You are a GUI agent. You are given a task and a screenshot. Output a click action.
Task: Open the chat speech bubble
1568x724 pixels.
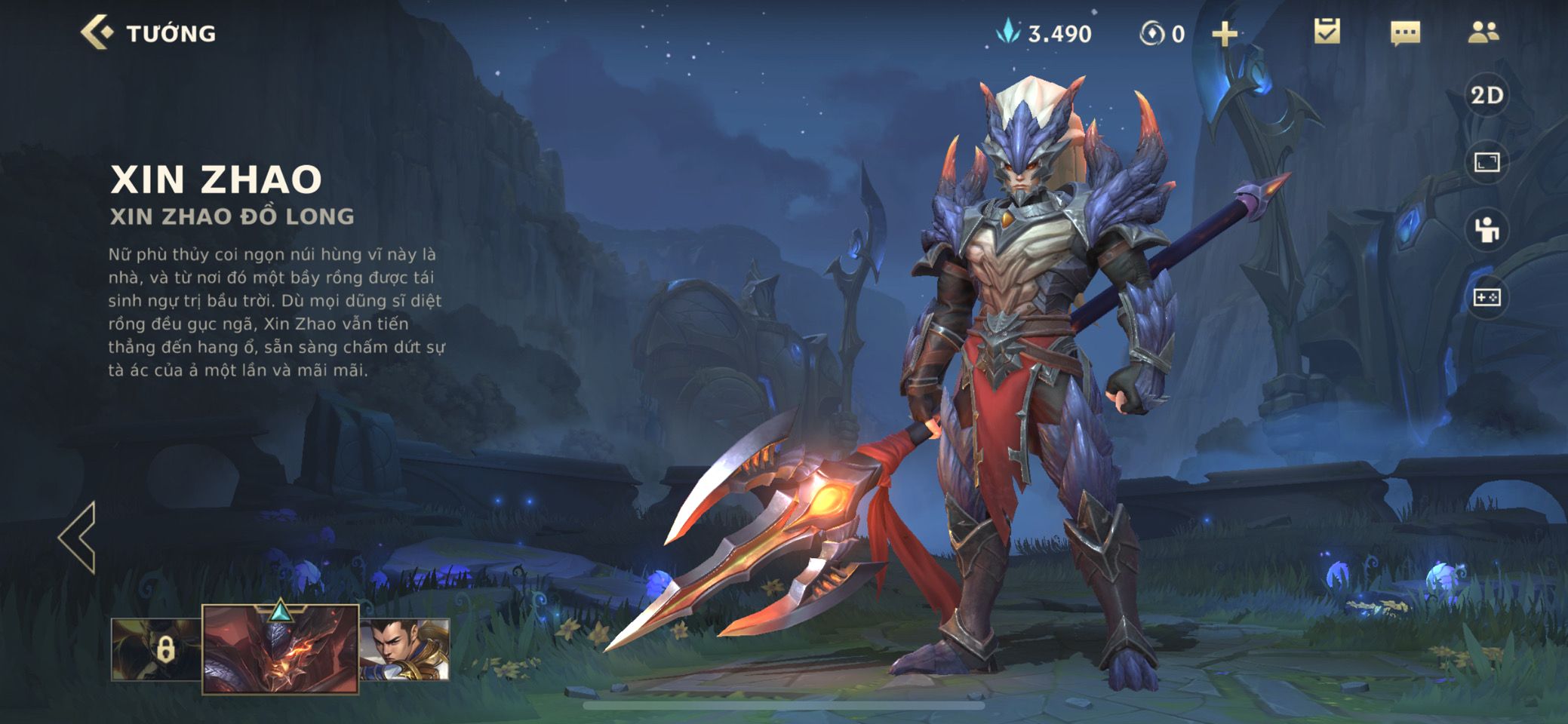[1405, 33]
